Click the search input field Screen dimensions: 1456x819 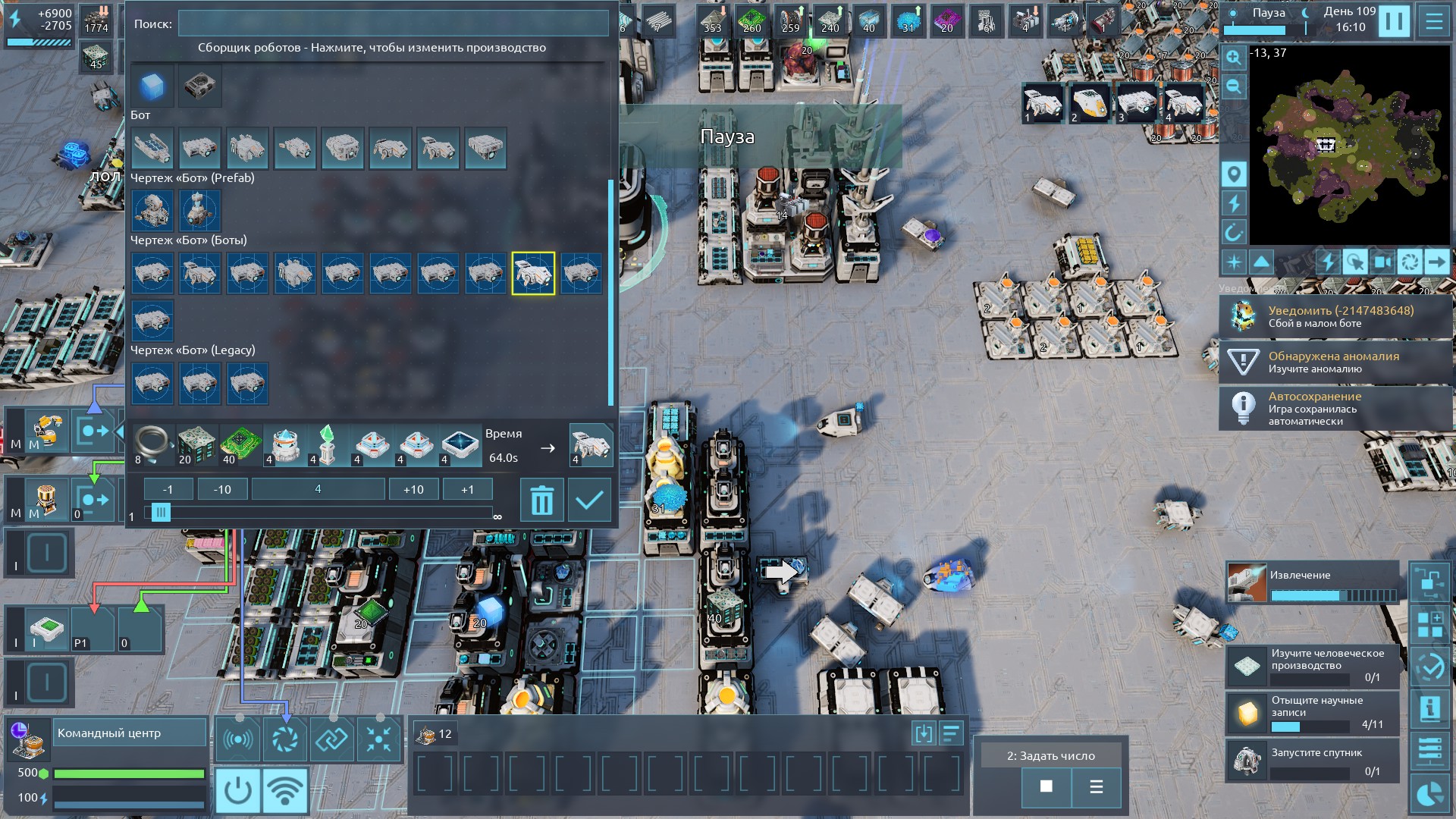pyautogui.click(x=393, y=24)
